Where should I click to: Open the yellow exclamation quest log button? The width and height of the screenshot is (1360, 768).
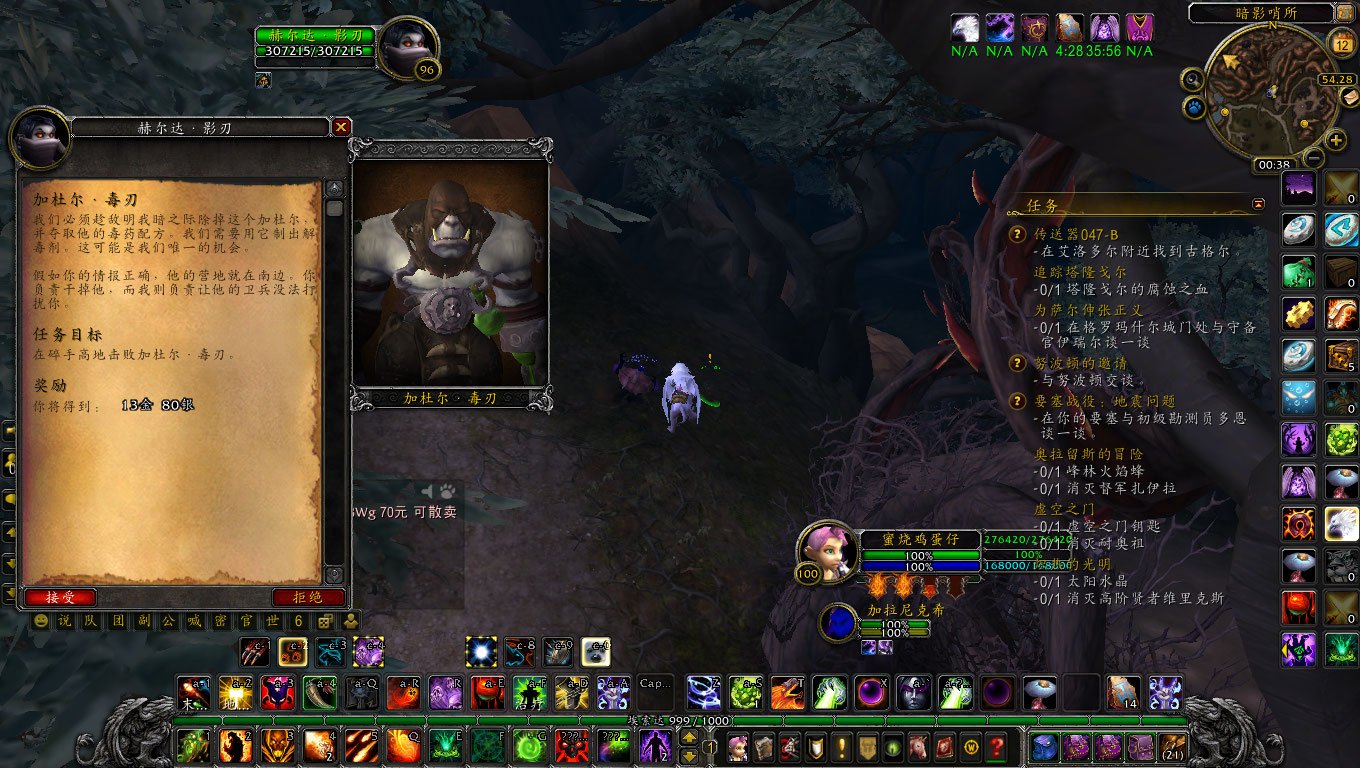tap(843, 747)
